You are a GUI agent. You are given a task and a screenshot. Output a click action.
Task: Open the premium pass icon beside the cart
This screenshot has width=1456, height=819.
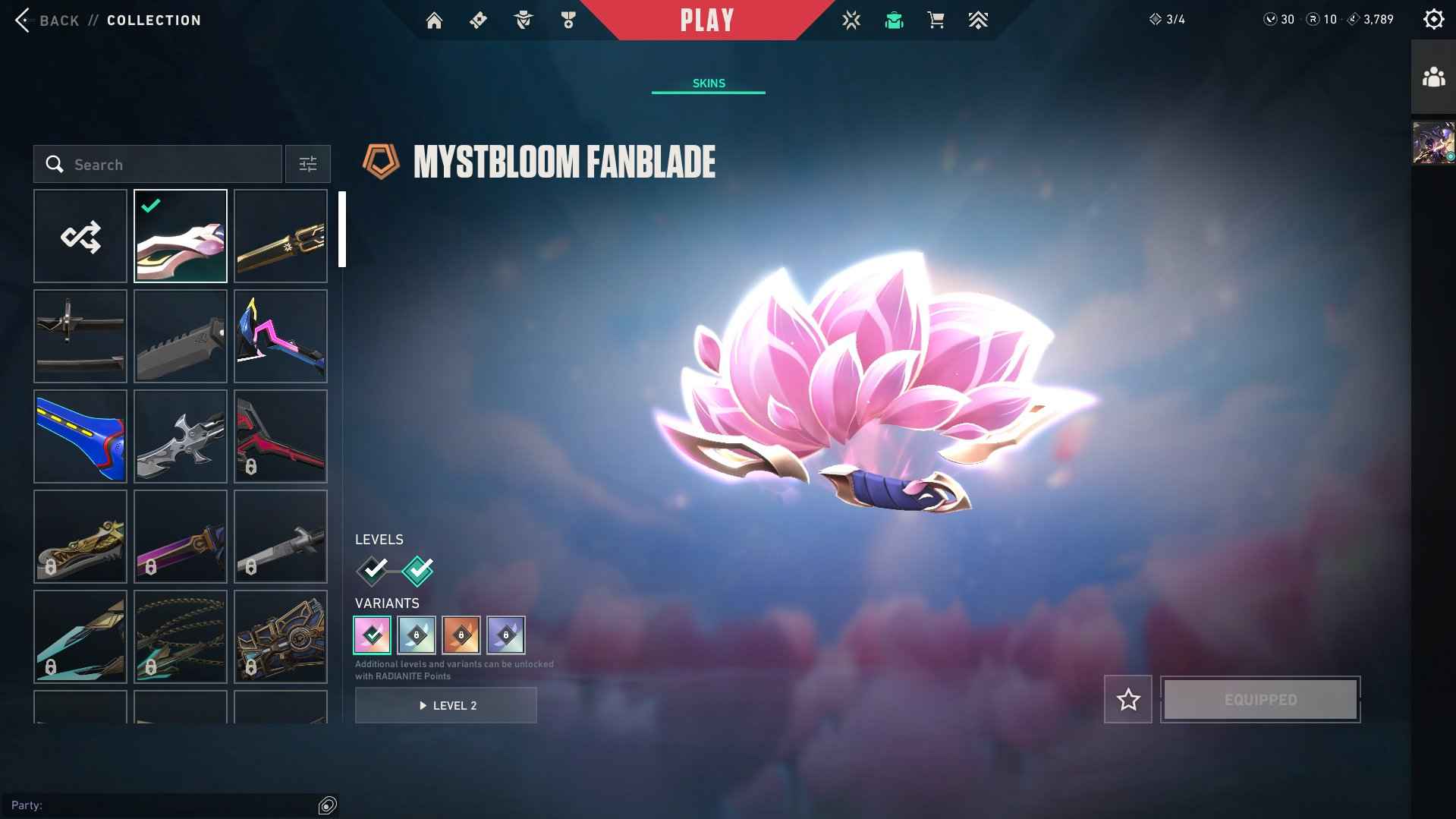tap(978, 20)
